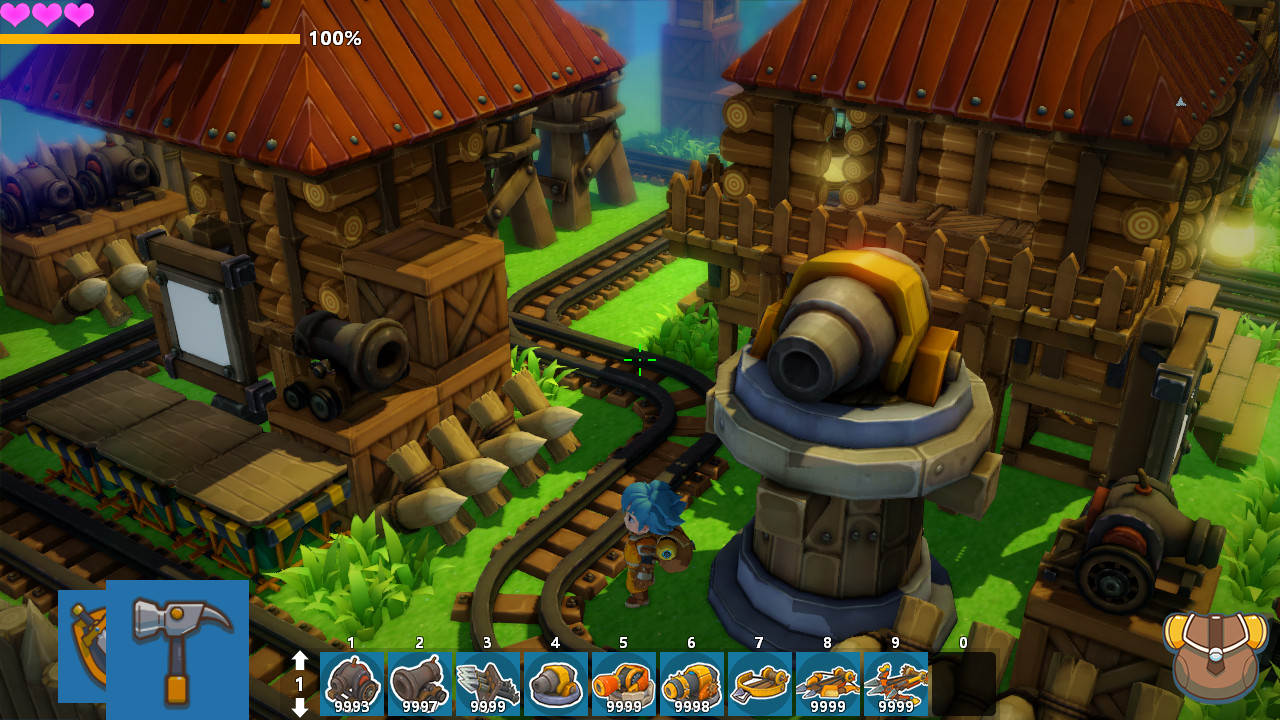1280x720 pixels.
Task: Choose the multi-bolt ballista in slot 9
Action: (x=896, y=684)
